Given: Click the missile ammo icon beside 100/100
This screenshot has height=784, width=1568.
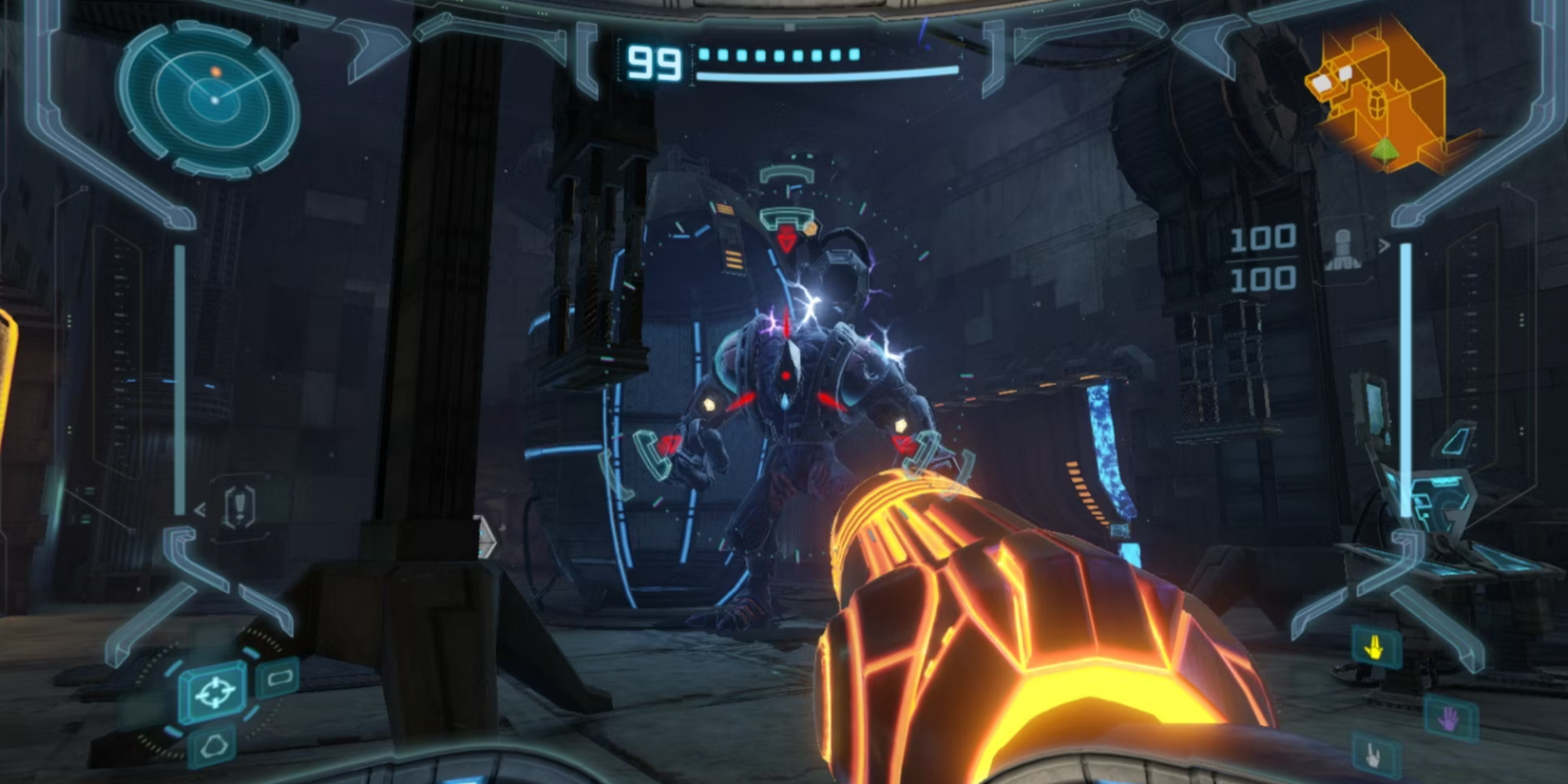Looking at the screenshot, I should click(1343, 248).
